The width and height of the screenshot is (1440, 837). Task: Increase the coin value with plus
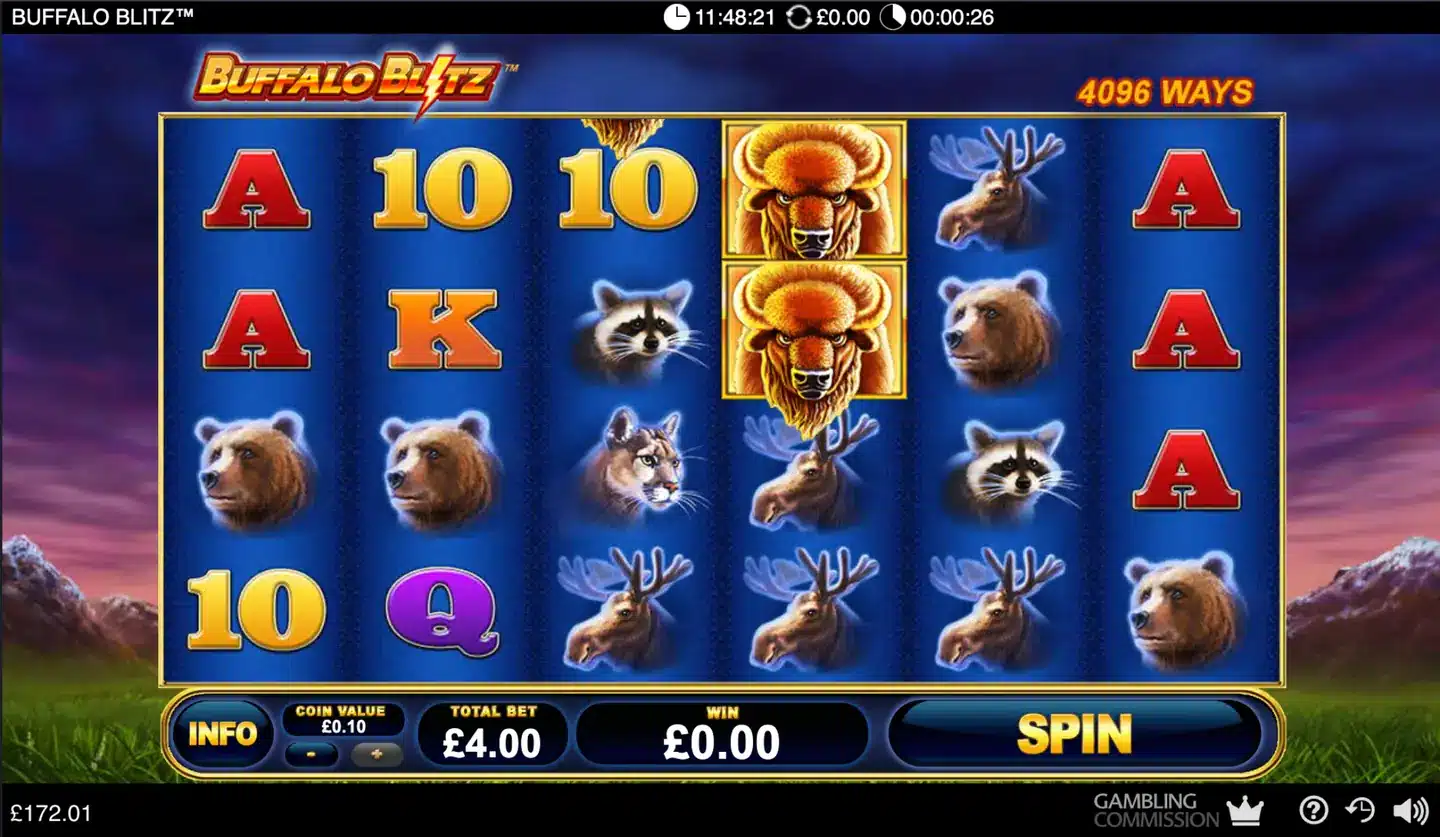point(375,752)
